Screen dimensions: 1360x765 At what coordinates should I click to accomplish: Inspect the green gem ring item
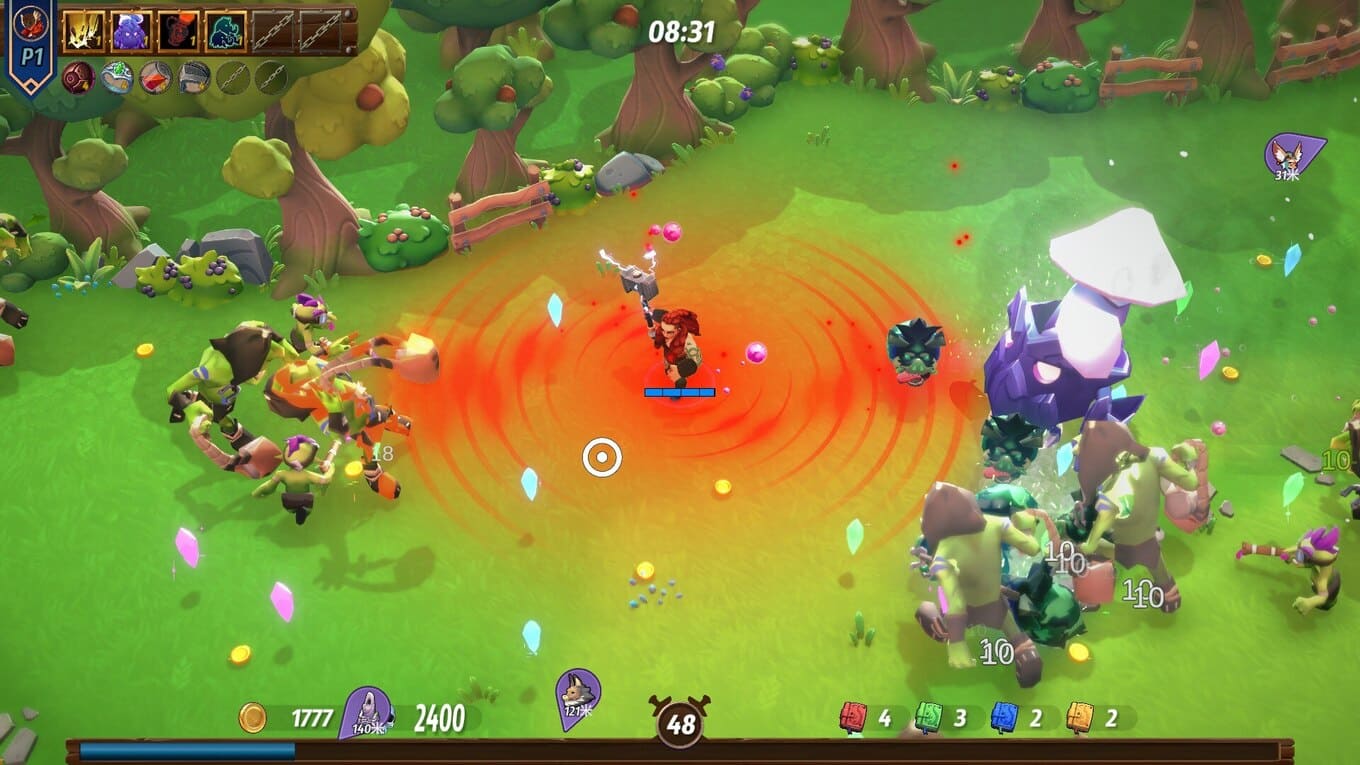[x=116, y=78]
